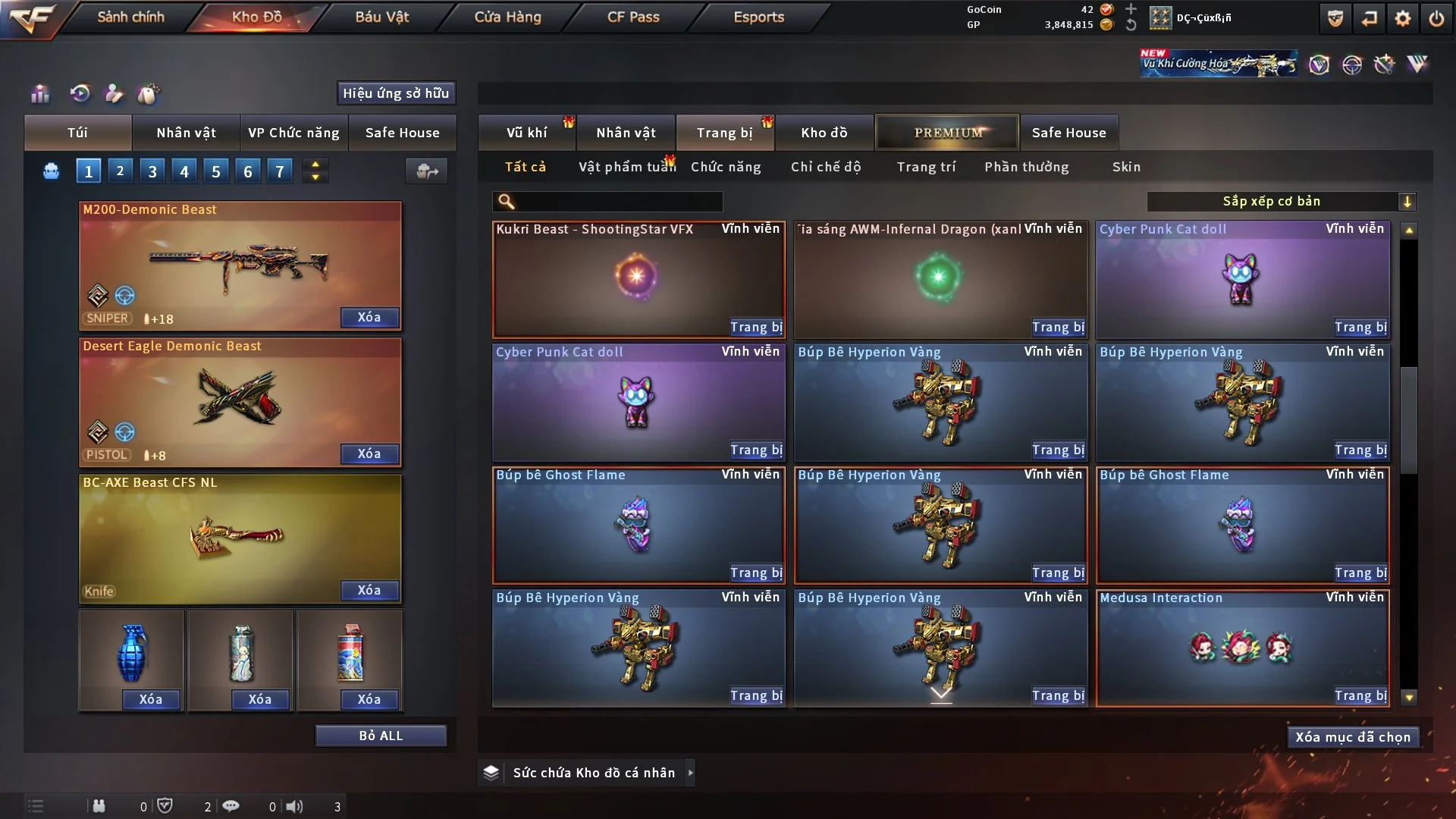Switch to the Nhân vật bag tab
Screen dimensions: 1456x819
tap(186, 133)
